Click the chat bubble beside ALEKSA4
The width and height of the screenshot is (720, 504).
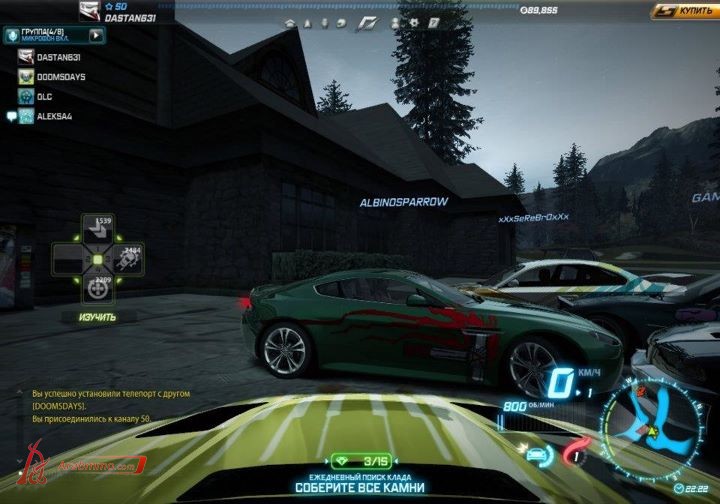point(11,116)
